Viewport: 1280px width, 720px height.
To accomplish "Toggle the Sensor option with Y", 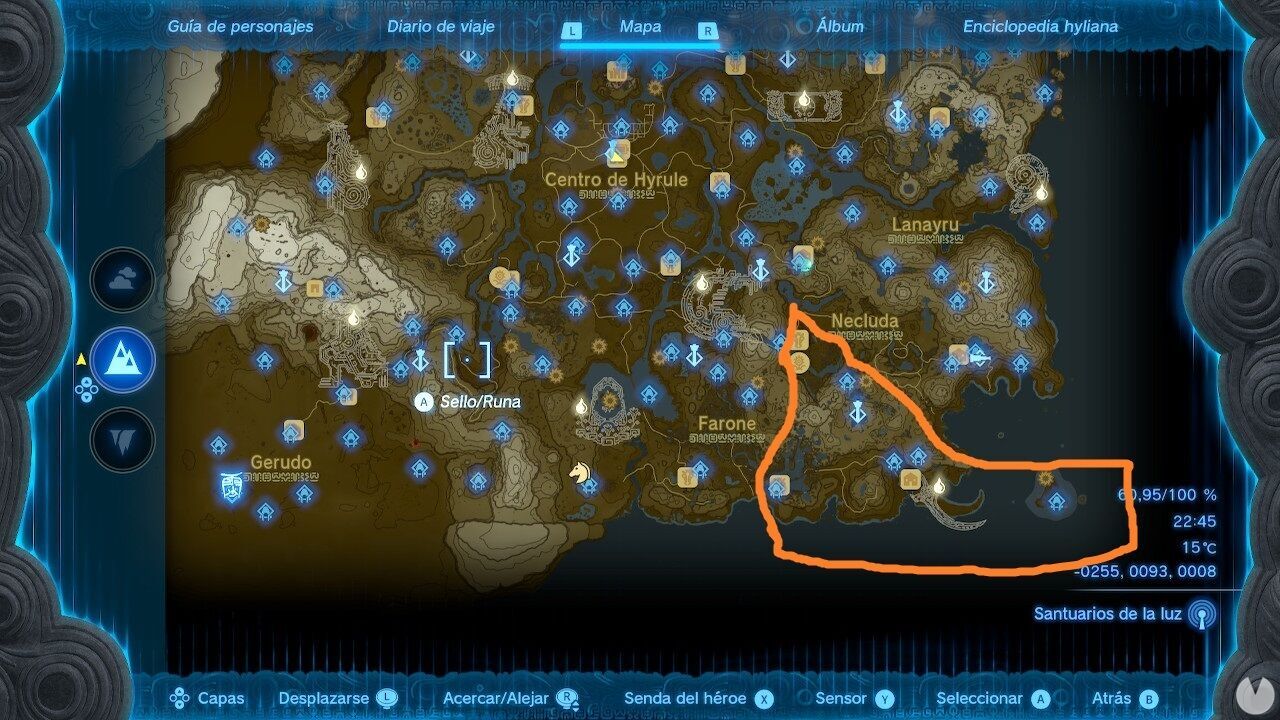I will coord(884,698).
